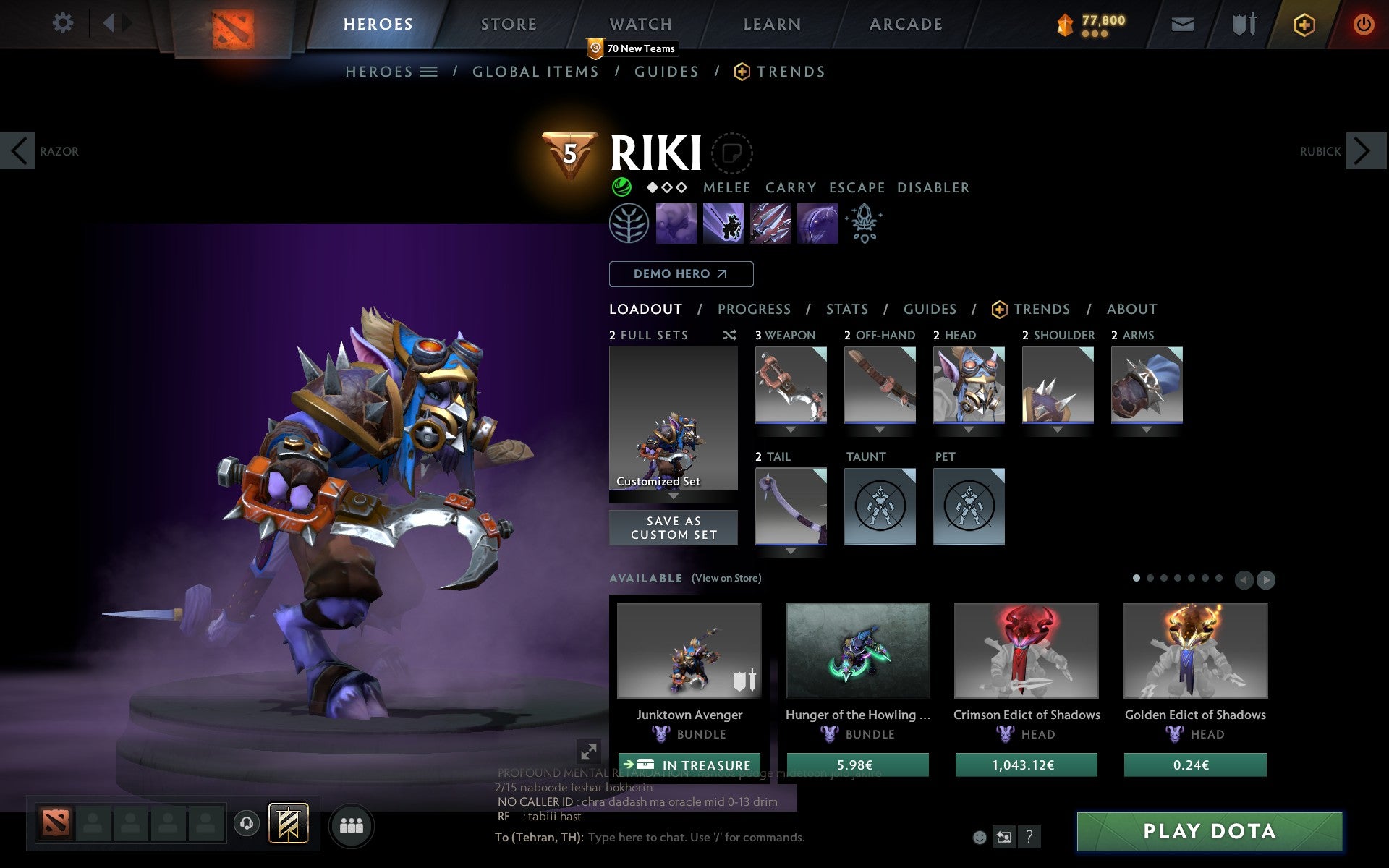1389x868 pixels.
Task: Click Riki's Aghanim's Scepter upgrade icon
Action: (865, 224)
